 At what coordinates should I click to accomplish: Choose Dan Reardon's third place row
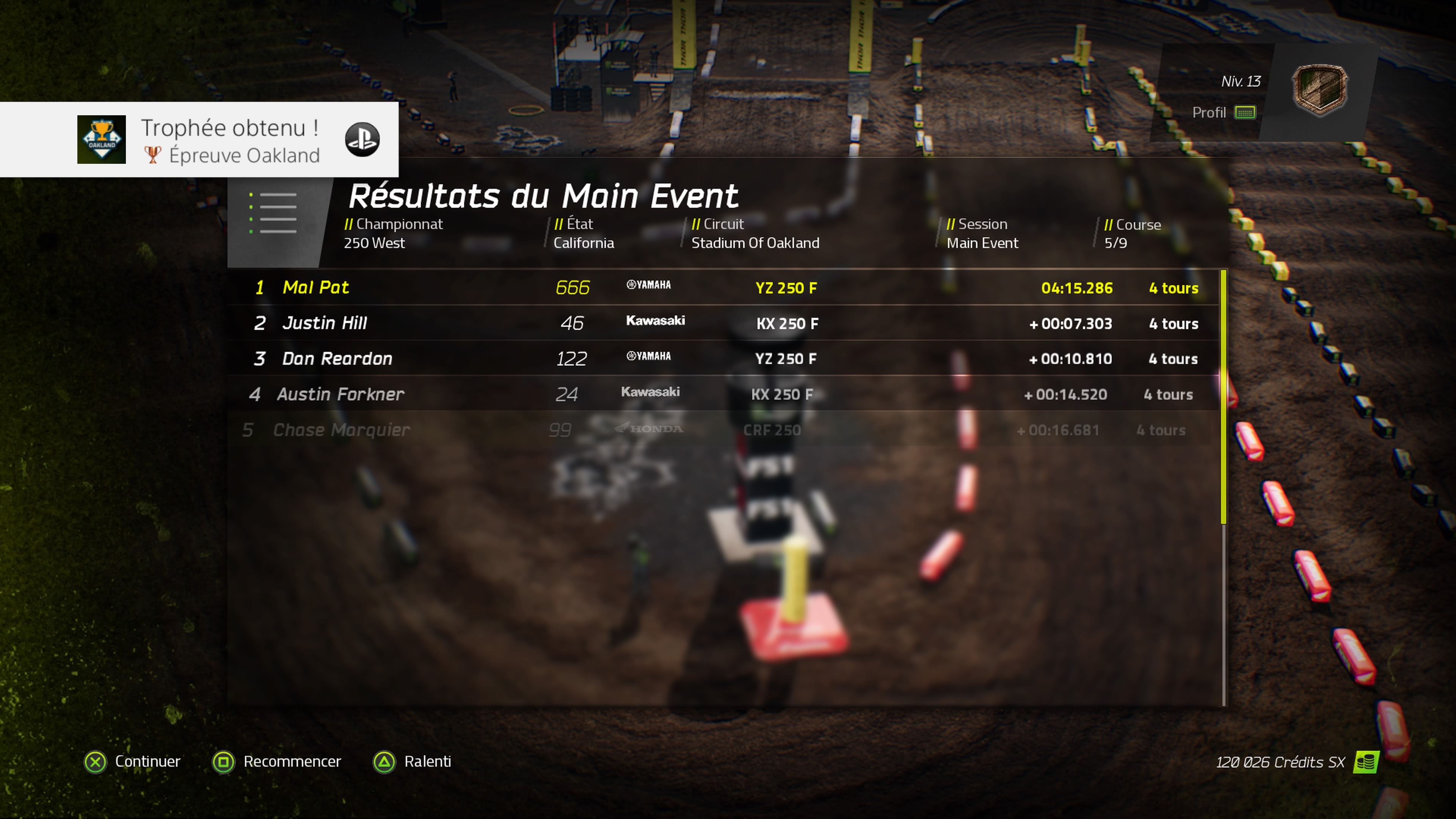(x=723, y=359)
